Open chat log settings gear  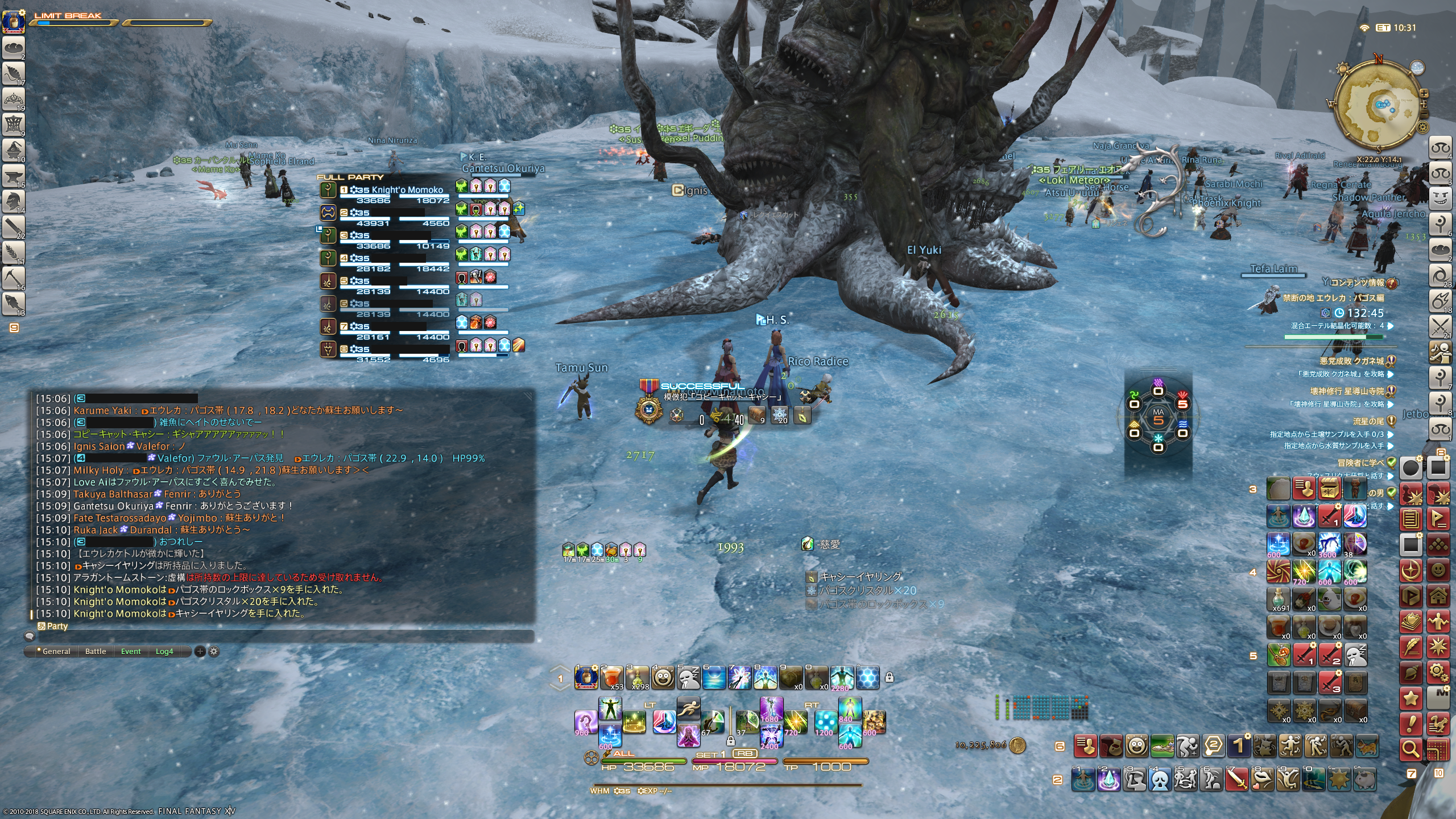(x=214, y=651)
